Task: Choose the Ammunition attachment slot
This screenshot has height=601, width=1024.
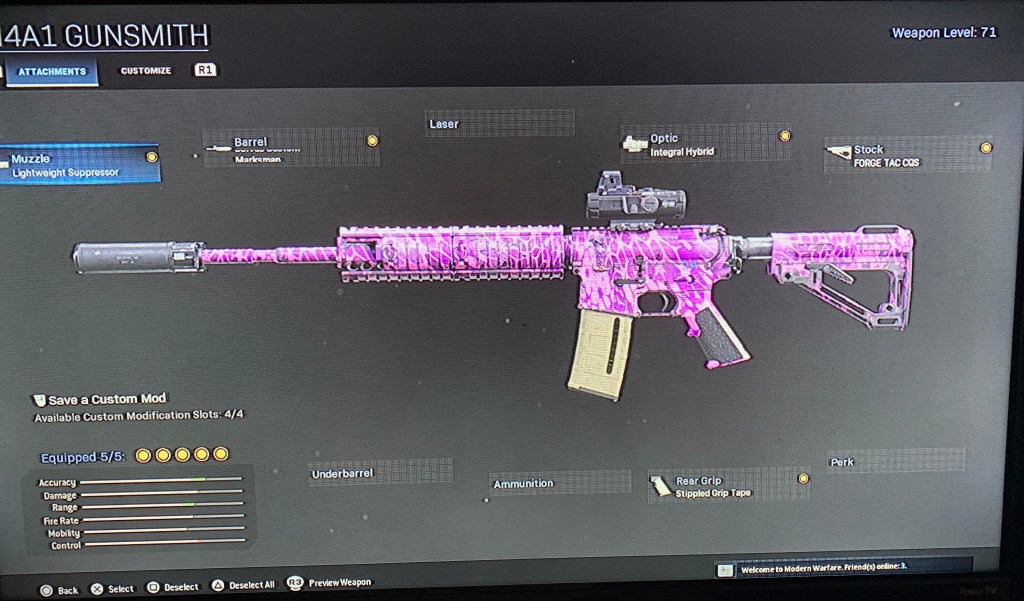Action: [x=560, y=484]
